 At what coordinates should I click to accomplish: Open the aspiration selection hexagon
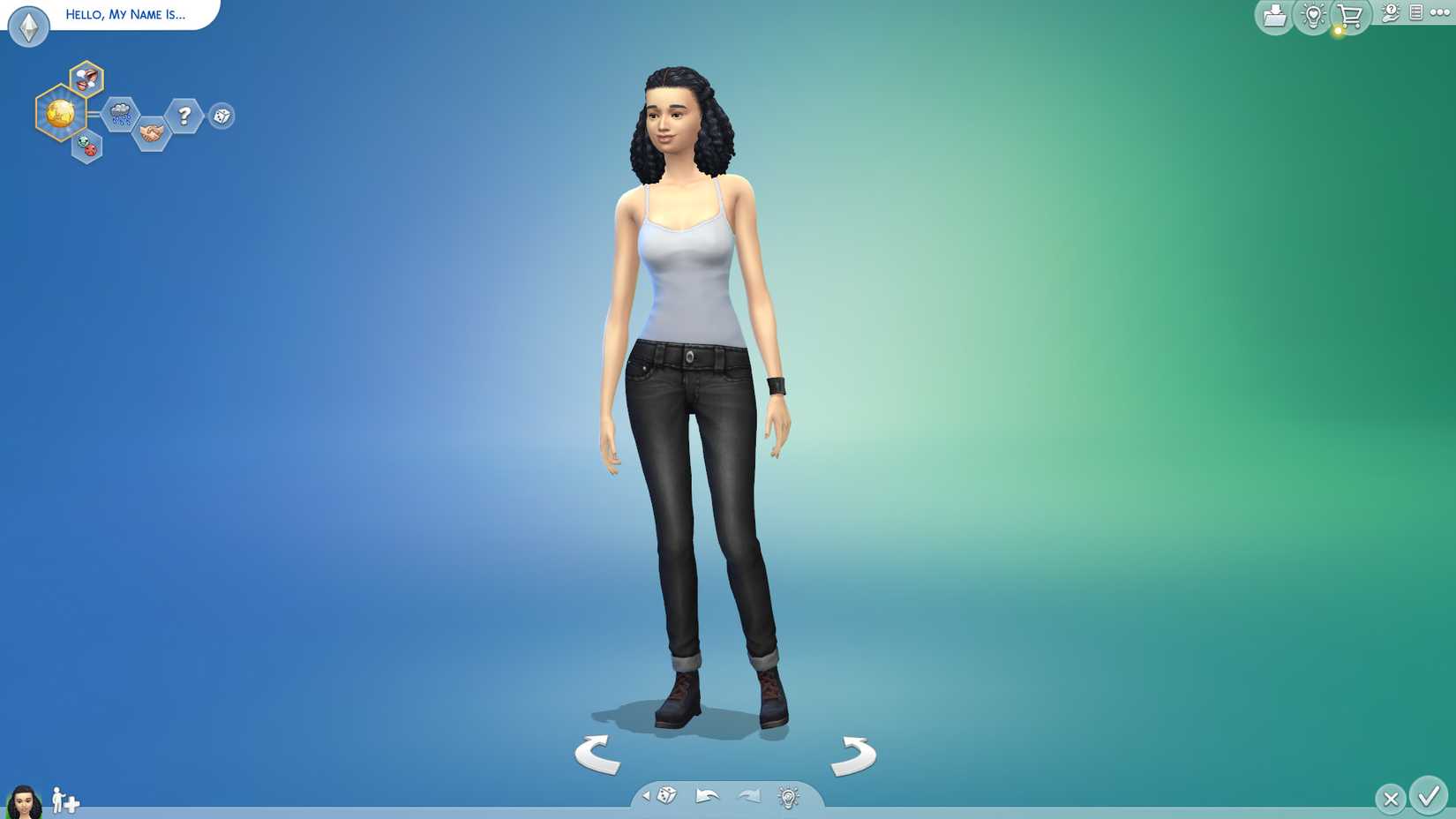(61, 113)
